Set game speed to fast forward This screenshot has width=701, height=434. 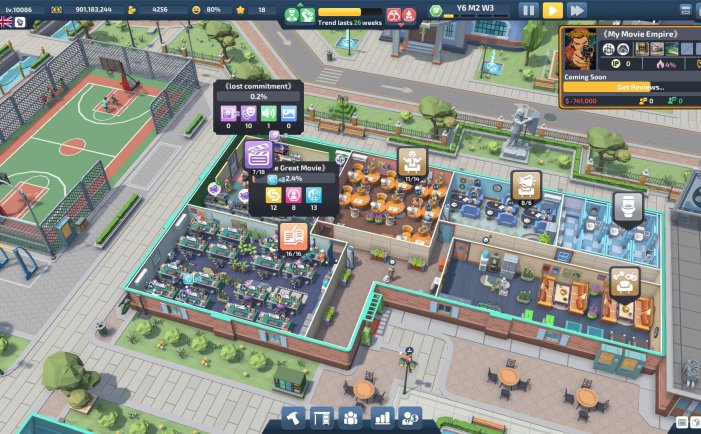coord(577,10)
